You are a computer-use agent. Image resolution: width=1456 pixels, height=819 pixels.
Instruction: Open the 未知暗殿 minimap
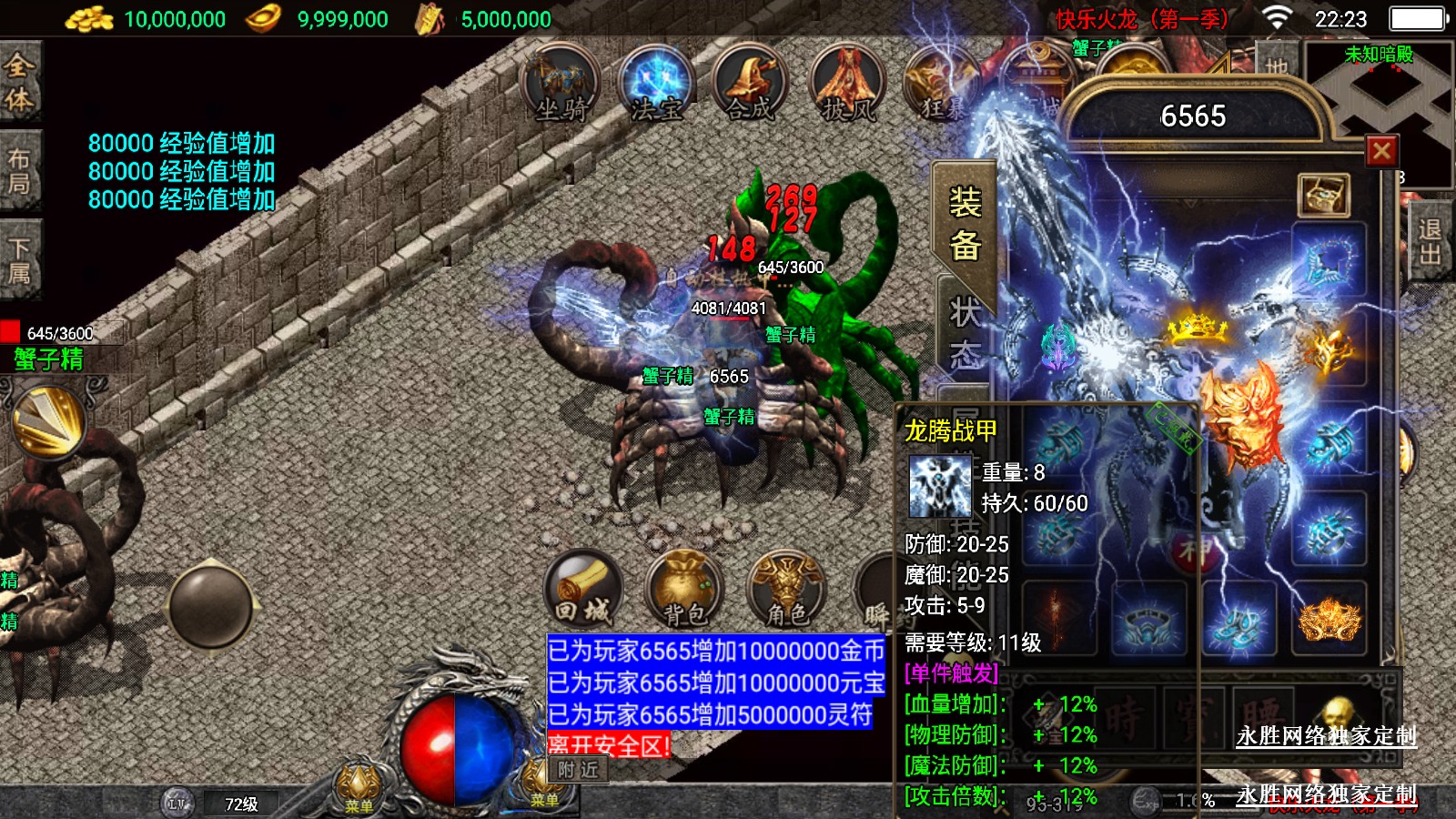[x=1380, y=100]
